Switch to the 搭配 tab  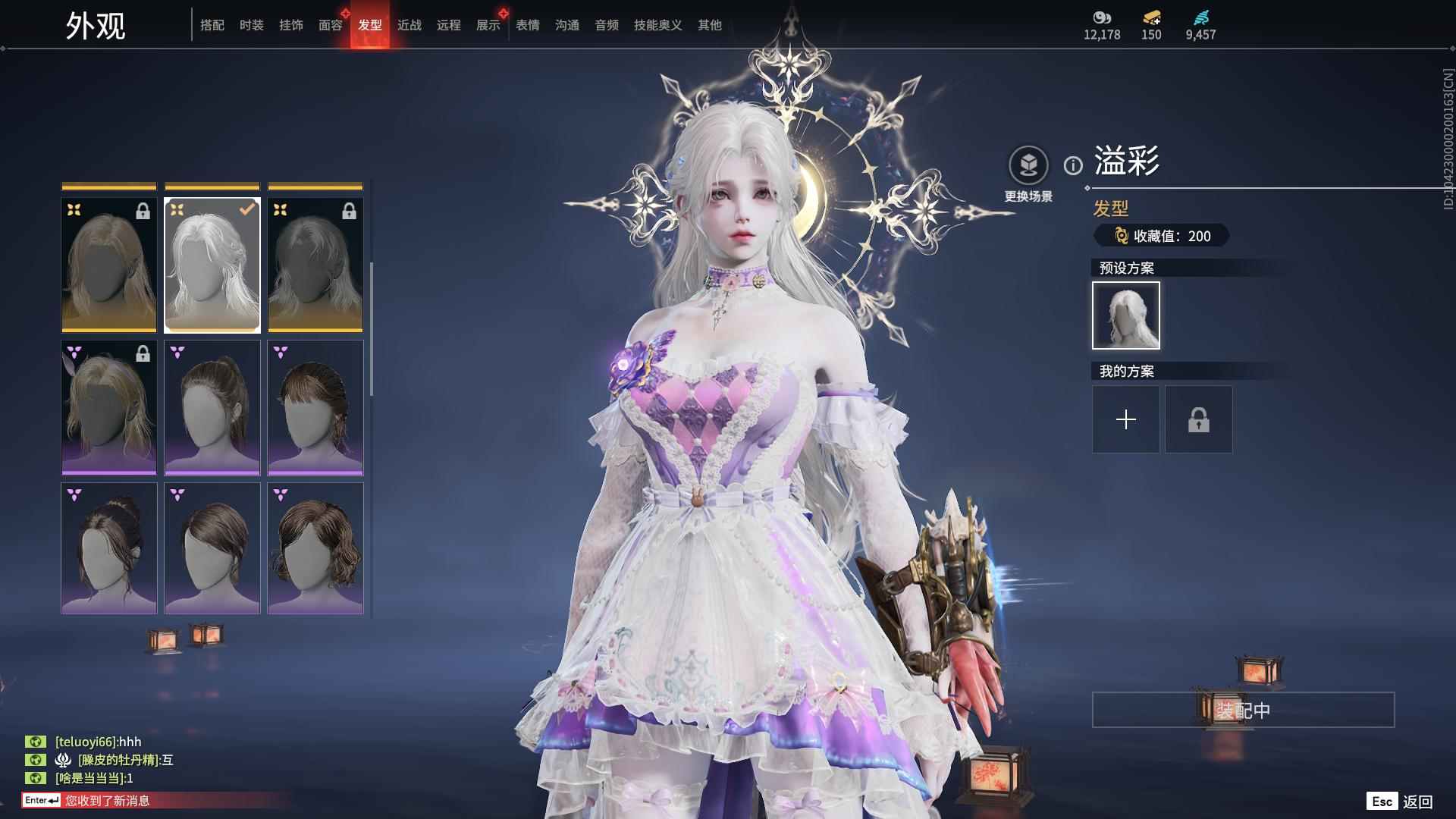212,25
